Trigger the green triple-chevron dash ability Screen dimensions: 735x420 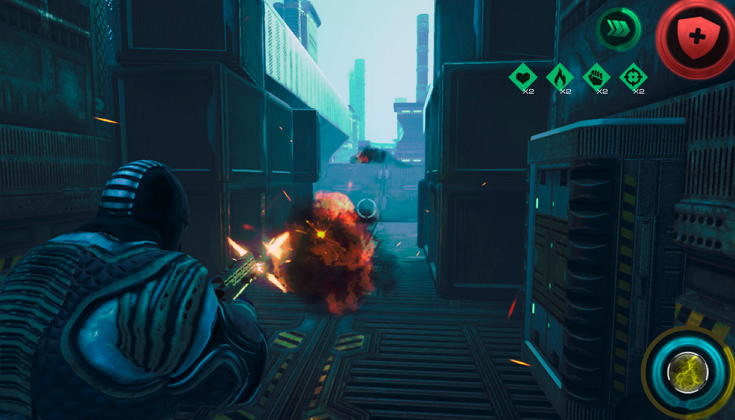(618, 28)
